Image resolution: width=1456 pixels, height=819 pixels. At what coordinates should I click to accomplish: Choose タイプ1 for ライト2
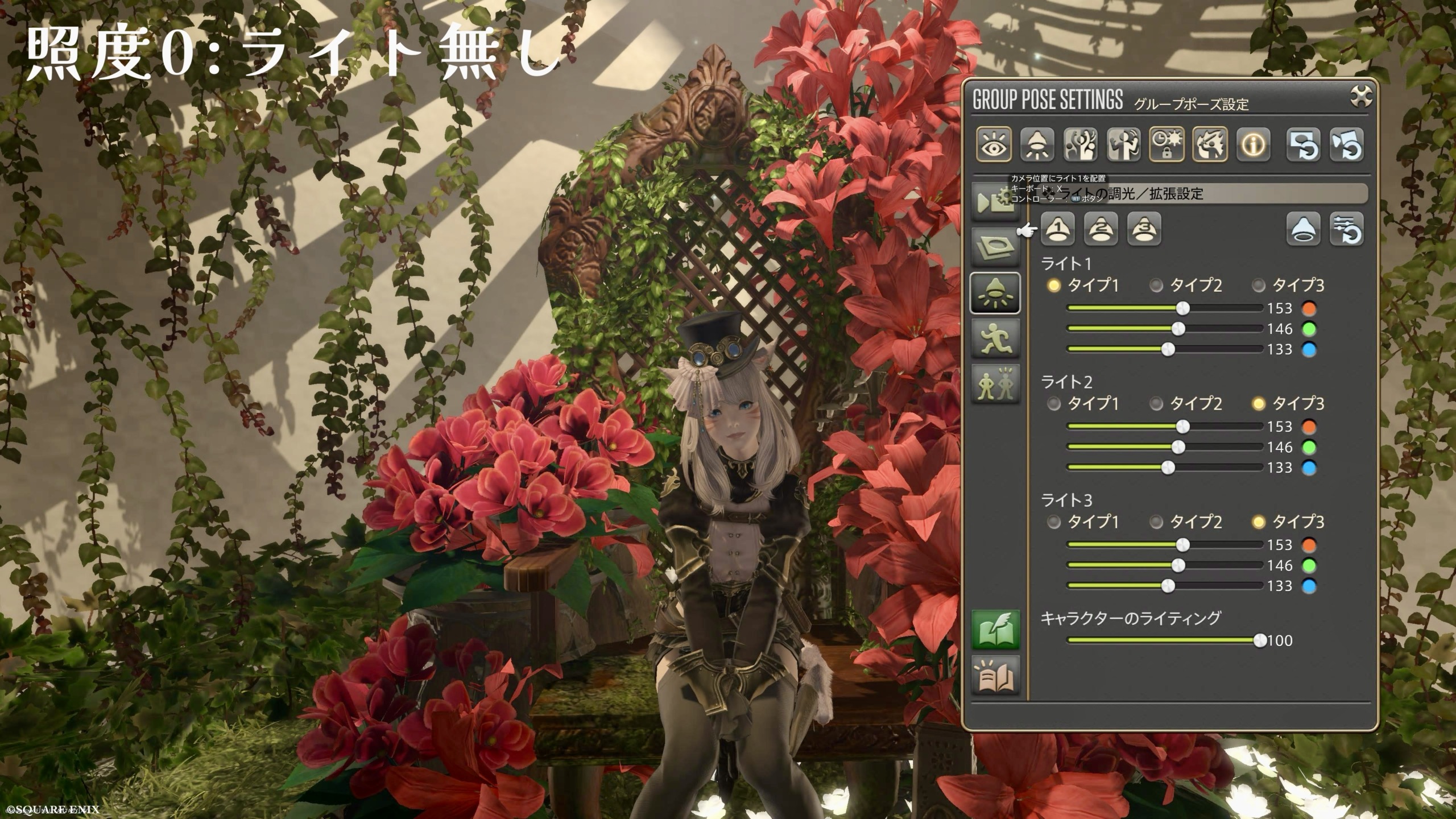tap(1054, 404)
